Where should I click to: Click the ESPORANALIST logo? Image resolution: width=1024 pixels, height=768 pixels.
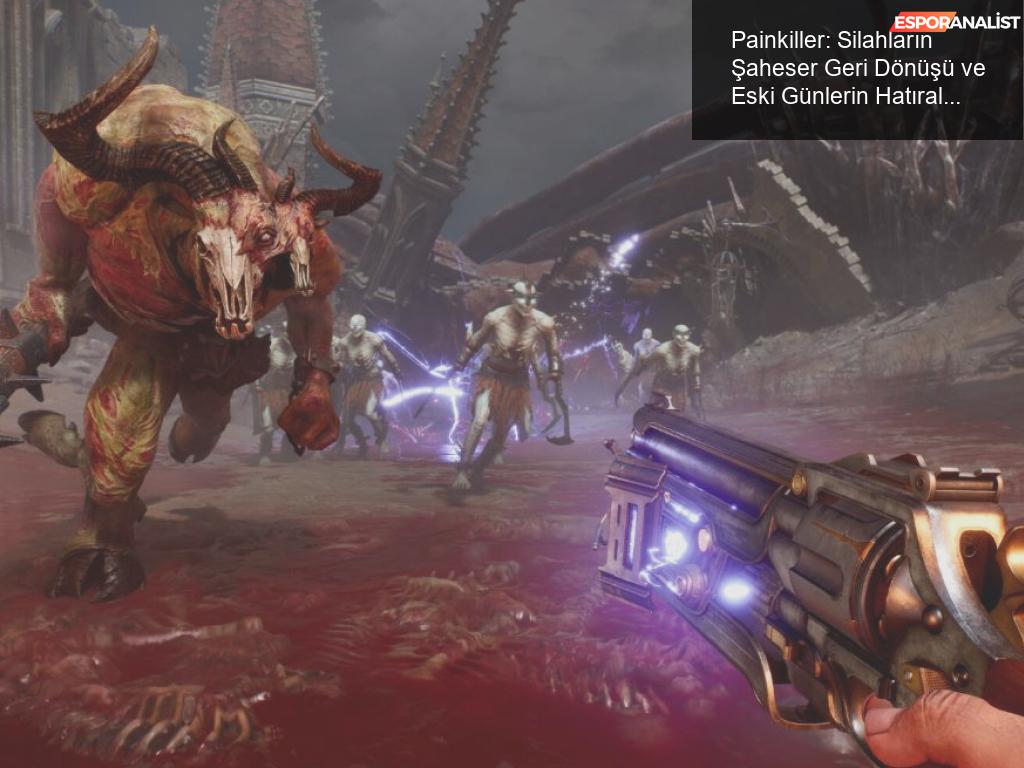point(955,22)
